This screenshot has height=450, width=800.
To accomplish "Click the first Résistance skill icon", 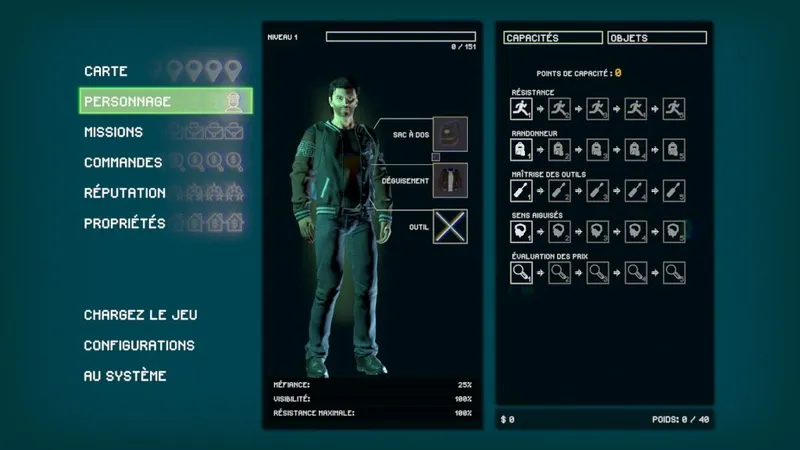I will [x=521, y=109].
